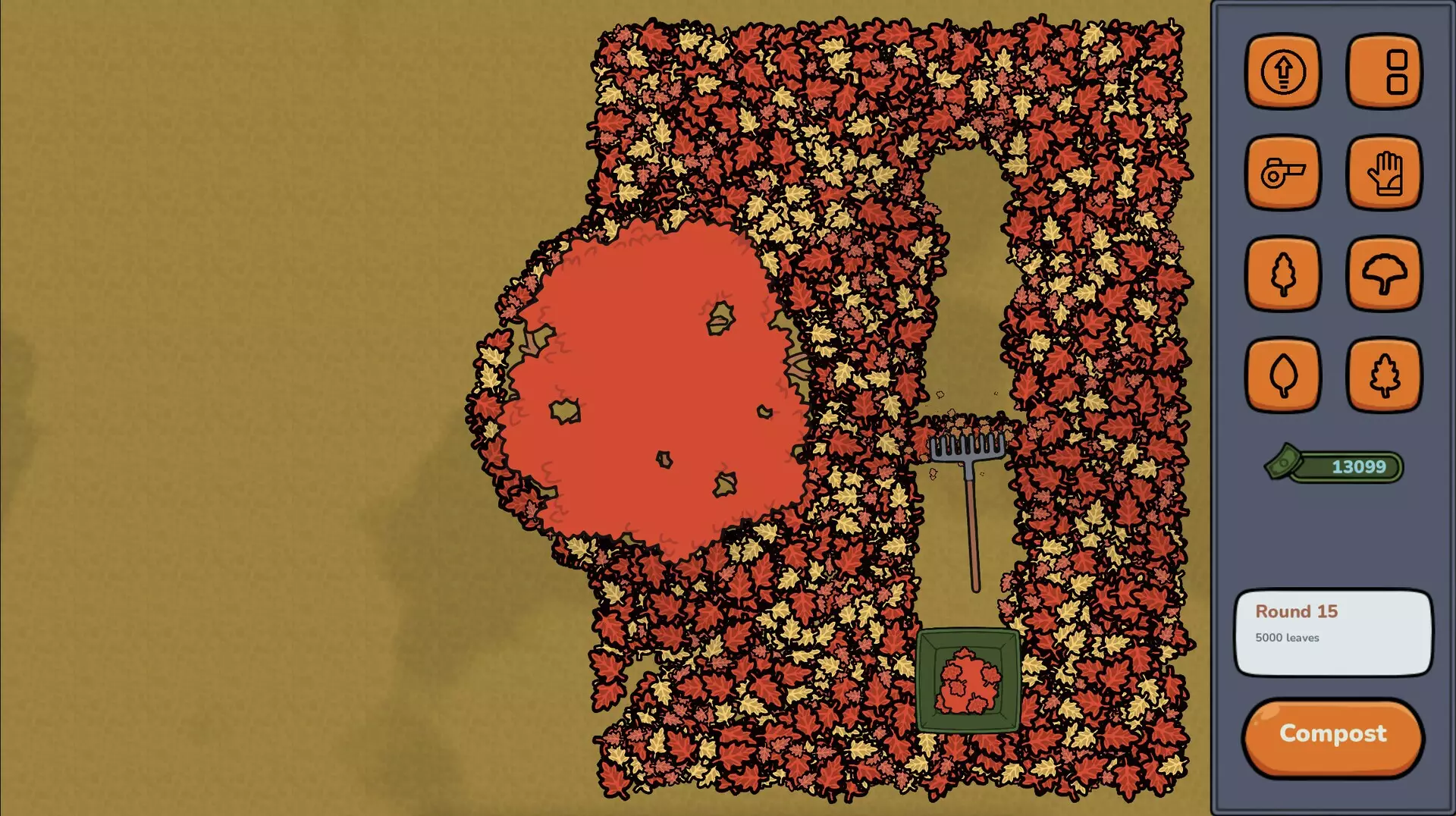The width and height of the screenshot is (1456, 816).
Task: Choose the wide canopy tree button
Action: (x=1384, y=274)
